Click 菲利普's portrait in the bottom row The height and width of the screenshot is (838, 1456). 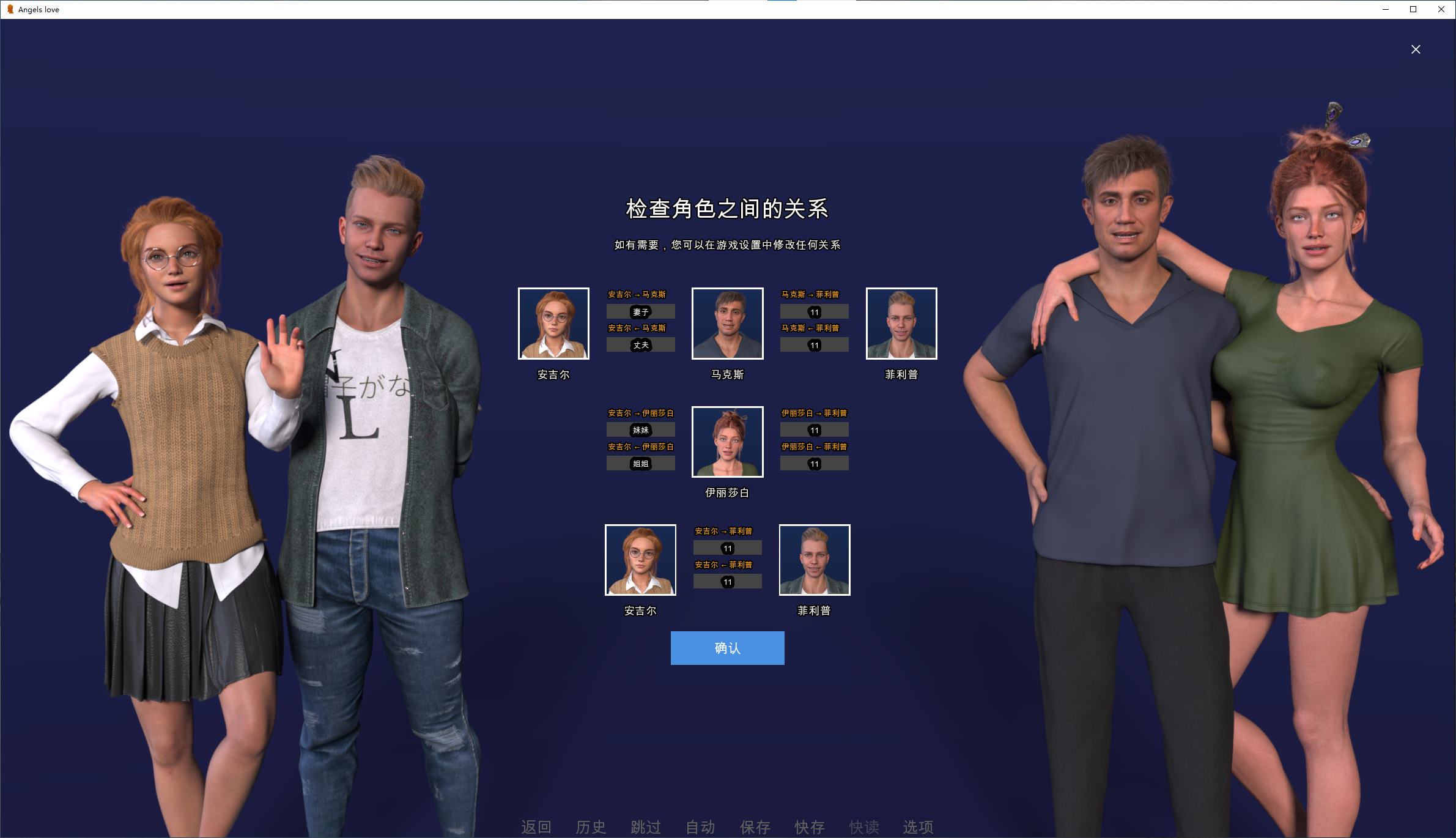(x=814, y=560)
